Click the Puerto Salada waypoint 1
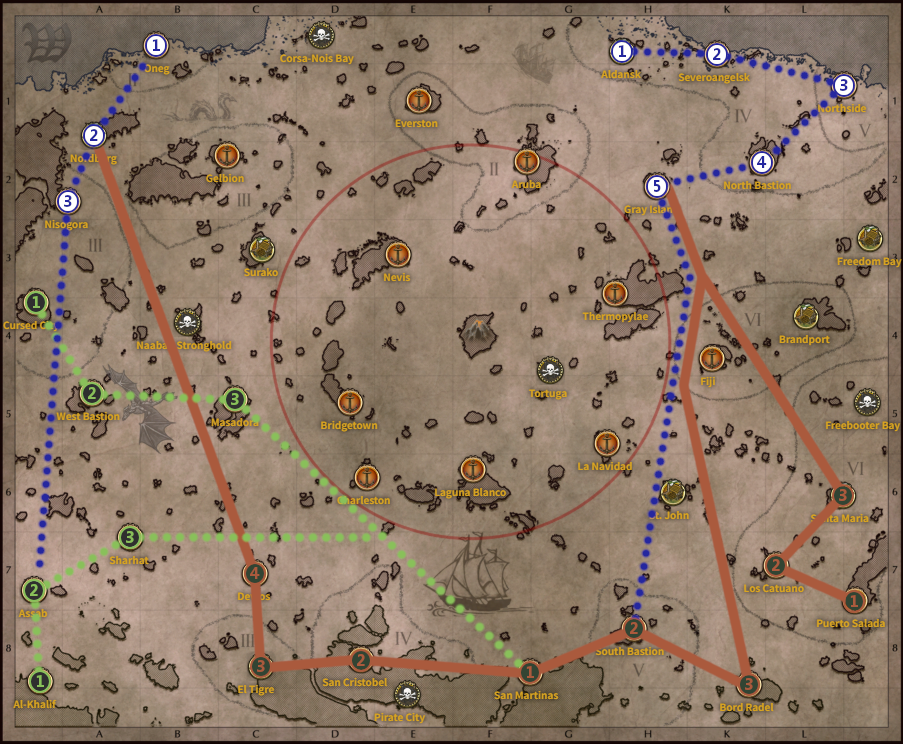The image size is (903, 744). tap(853, 601)
